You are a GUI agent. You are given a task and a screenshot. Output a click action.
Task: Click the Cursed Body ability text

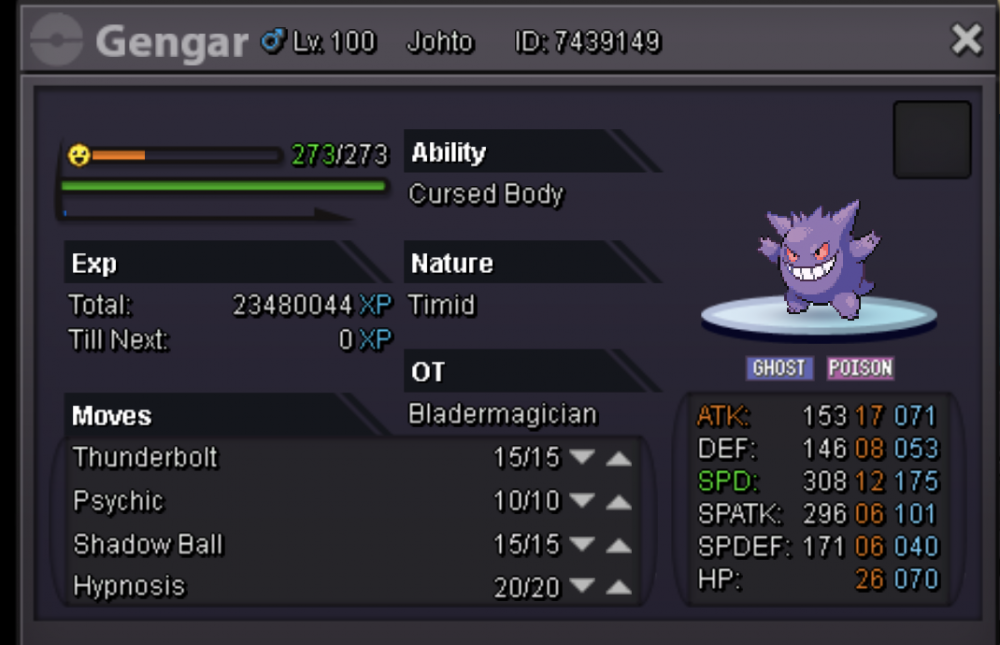pos(486,194)
